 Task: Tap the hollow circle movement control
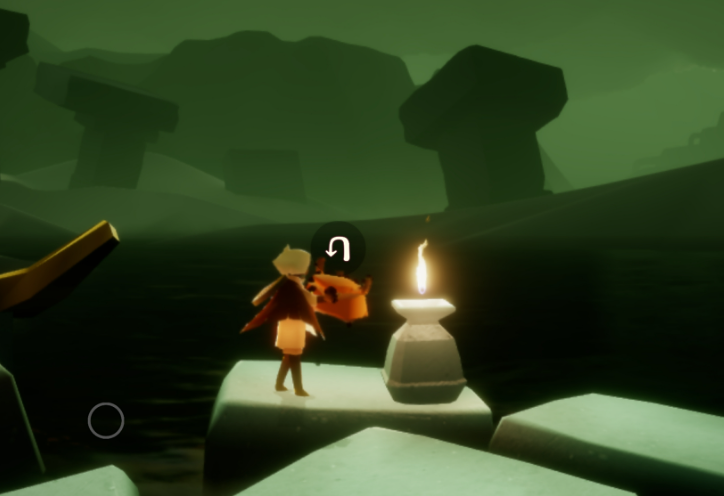coord(106,421)
